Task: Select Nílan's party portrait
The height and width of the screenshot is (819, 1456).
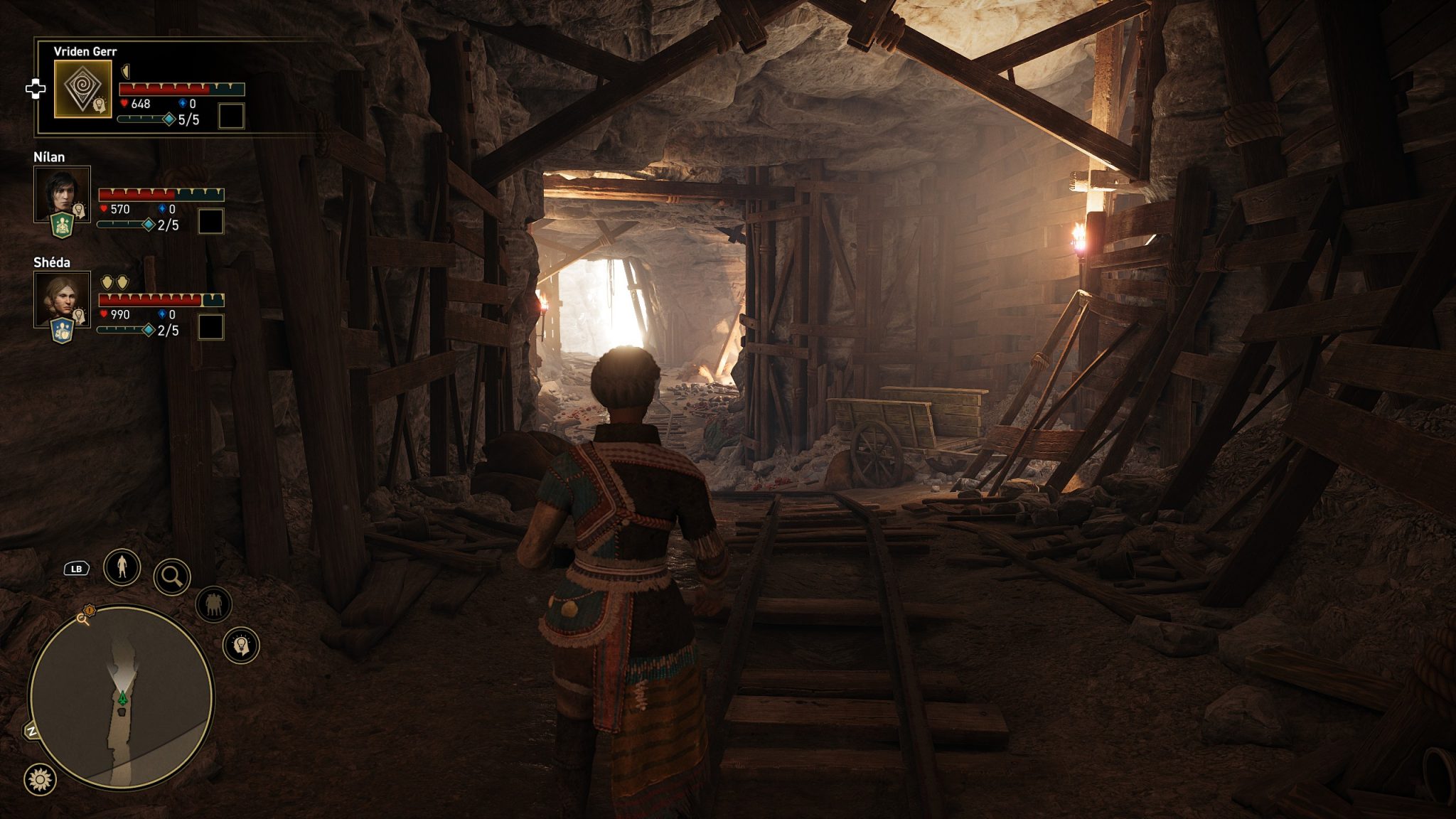Action: (62, 193)
